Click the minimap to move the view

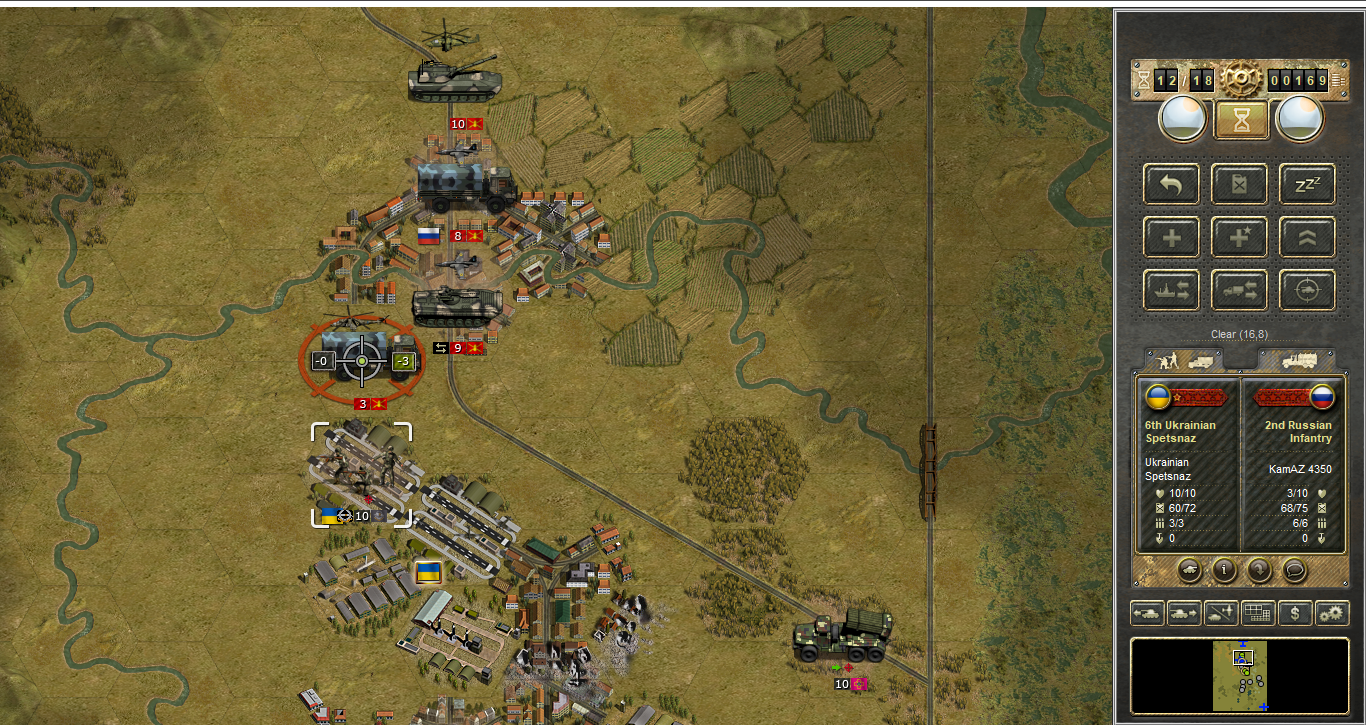point(1240,675)
